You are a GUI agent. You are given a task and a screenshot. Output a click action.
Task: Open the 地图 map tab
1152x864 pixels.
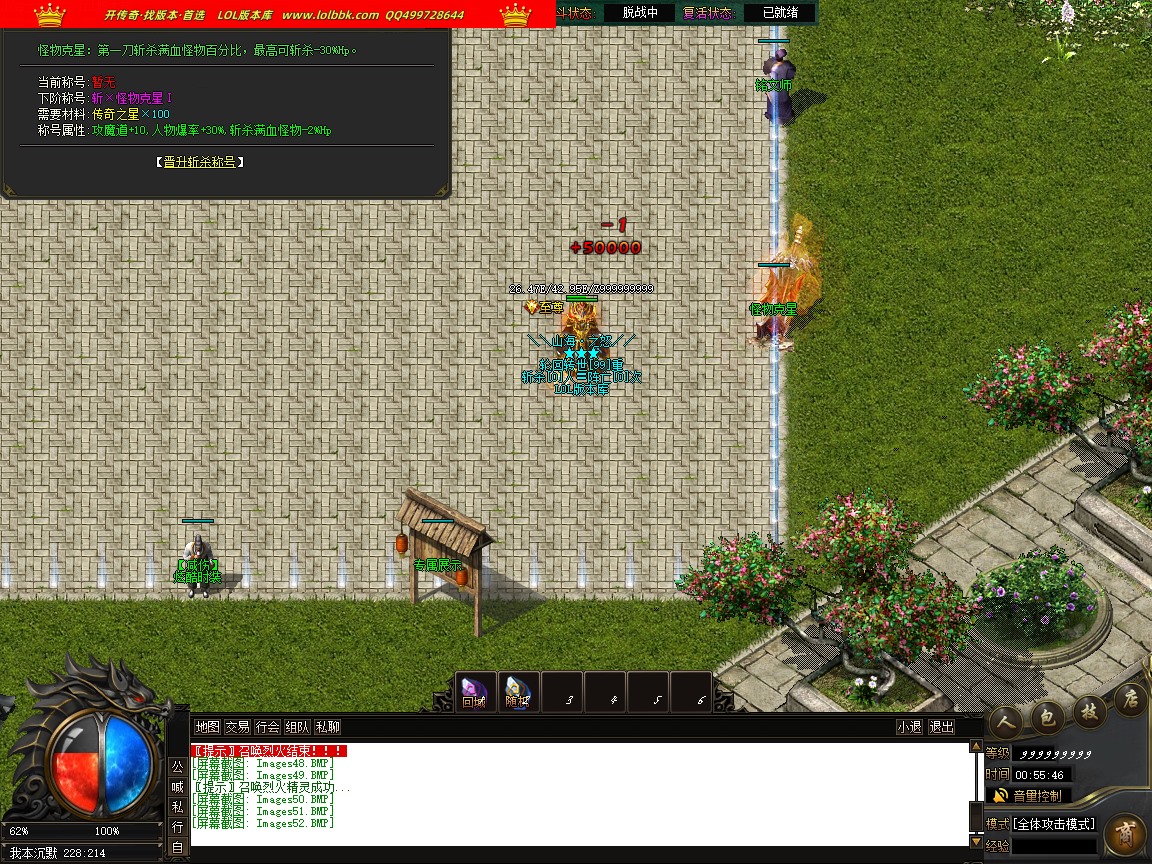coord(207,727)
